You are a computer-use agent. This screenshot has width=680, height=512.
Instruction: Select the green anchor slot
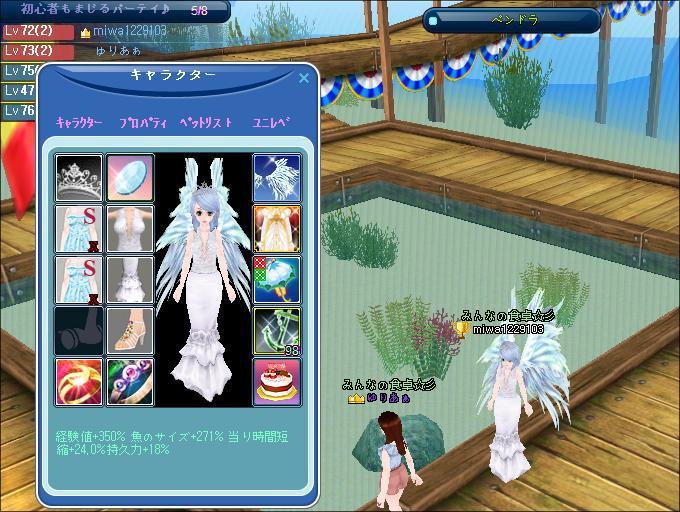(277, 330)
